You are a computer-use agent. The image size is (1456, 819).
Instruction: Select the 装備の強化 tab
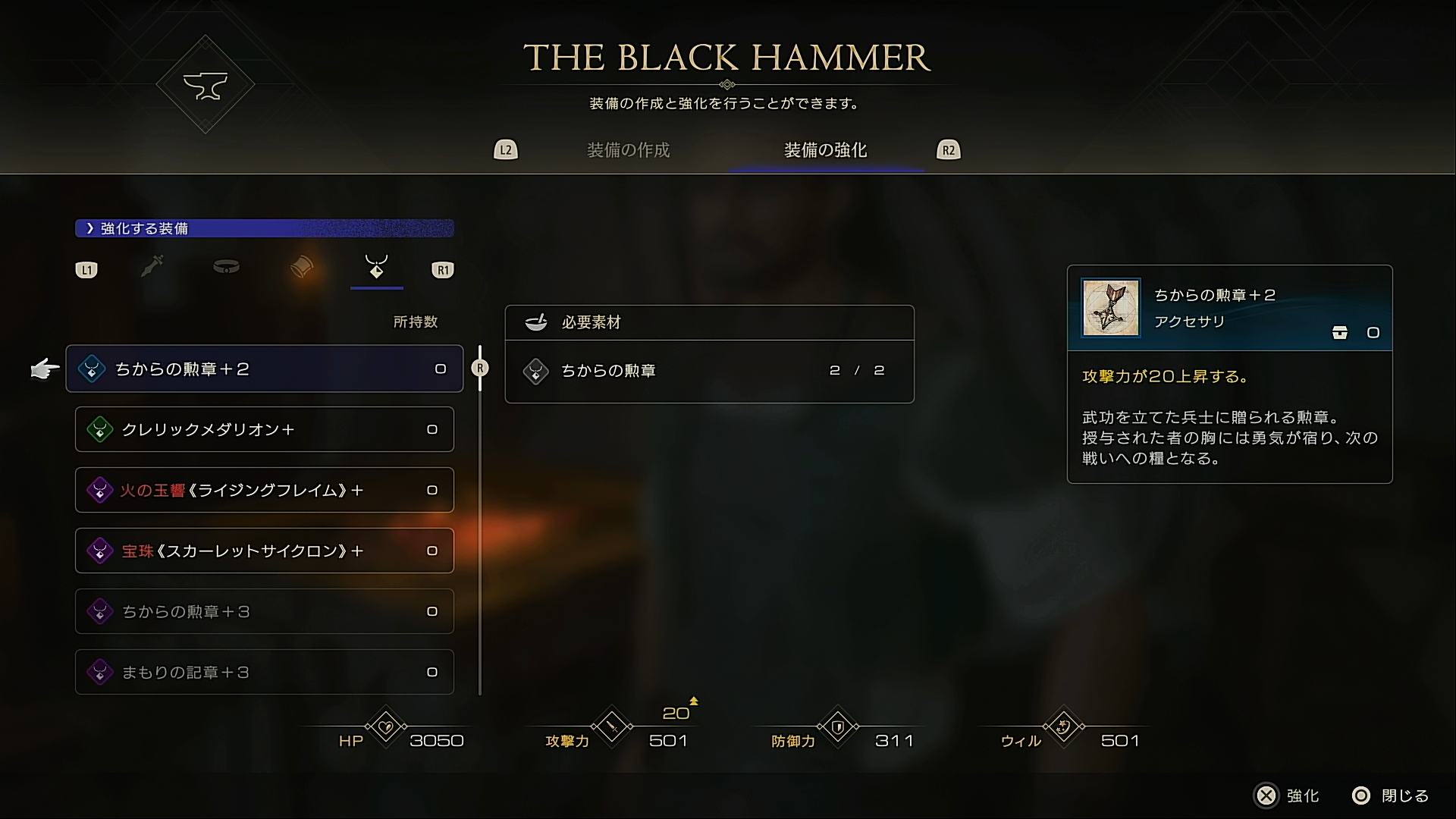pos(825,150)
